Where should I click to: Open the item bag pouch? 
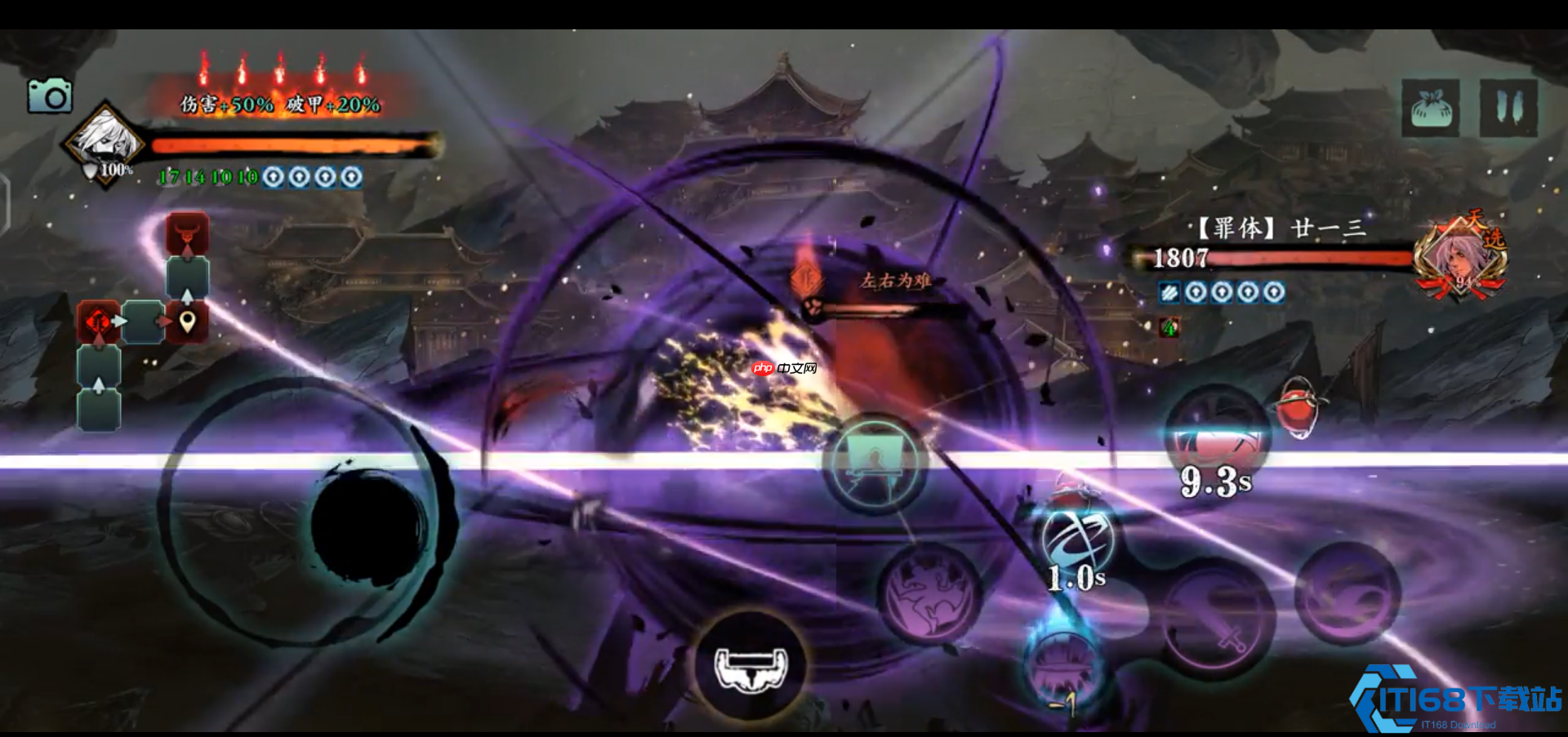tap(1430, 108)
